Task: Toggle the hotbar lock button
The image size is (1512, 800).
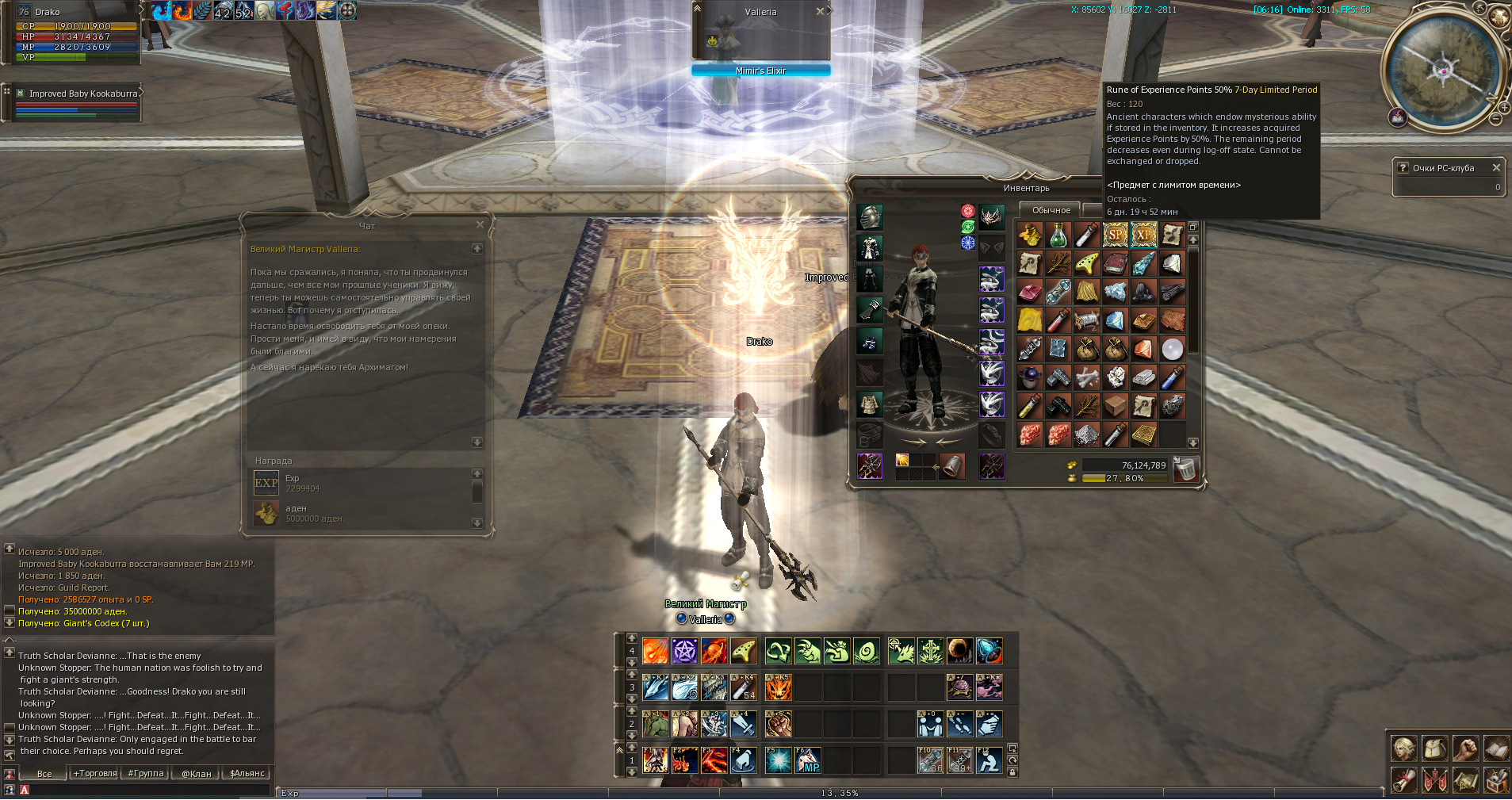Action: pos(1012,771)
